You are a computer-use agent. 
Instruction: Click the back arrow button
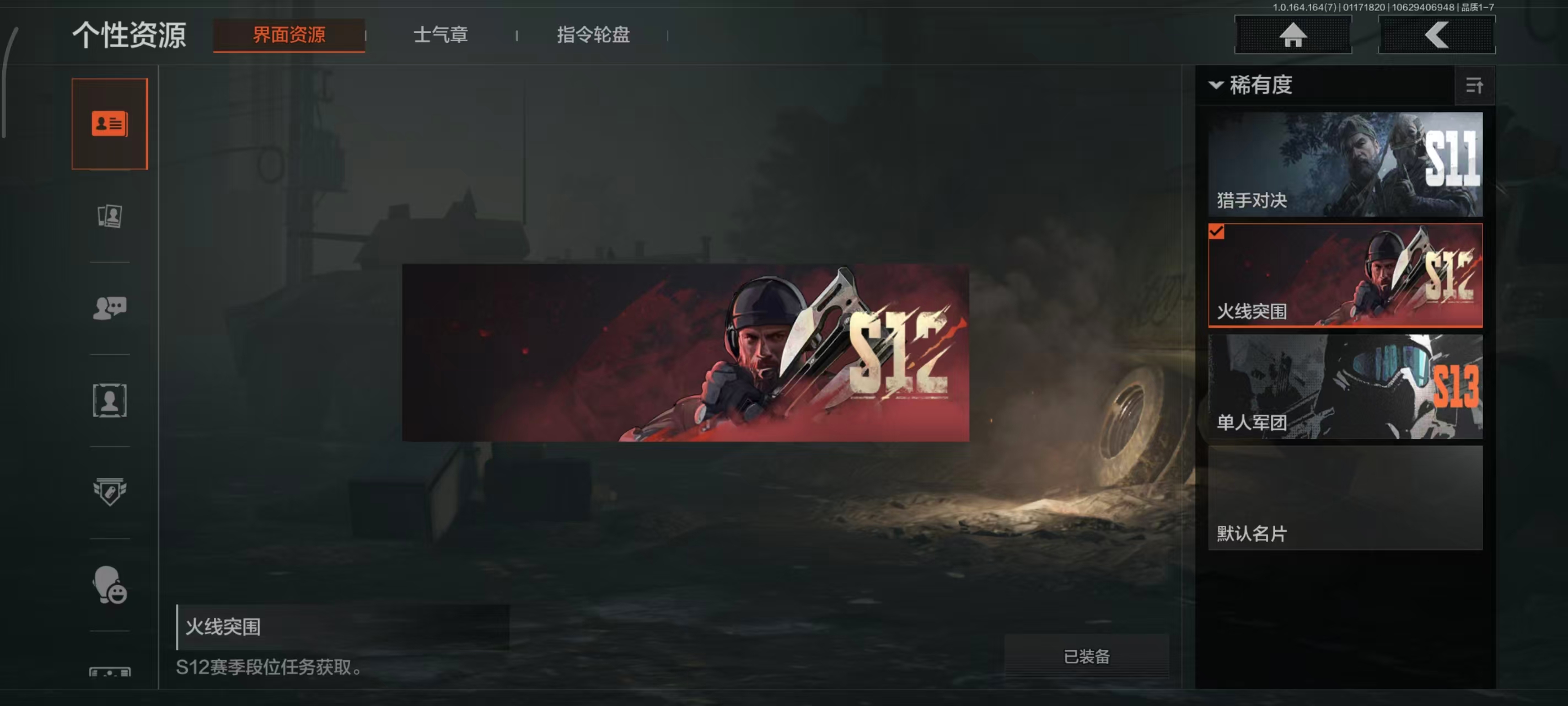pos(1437,35)
